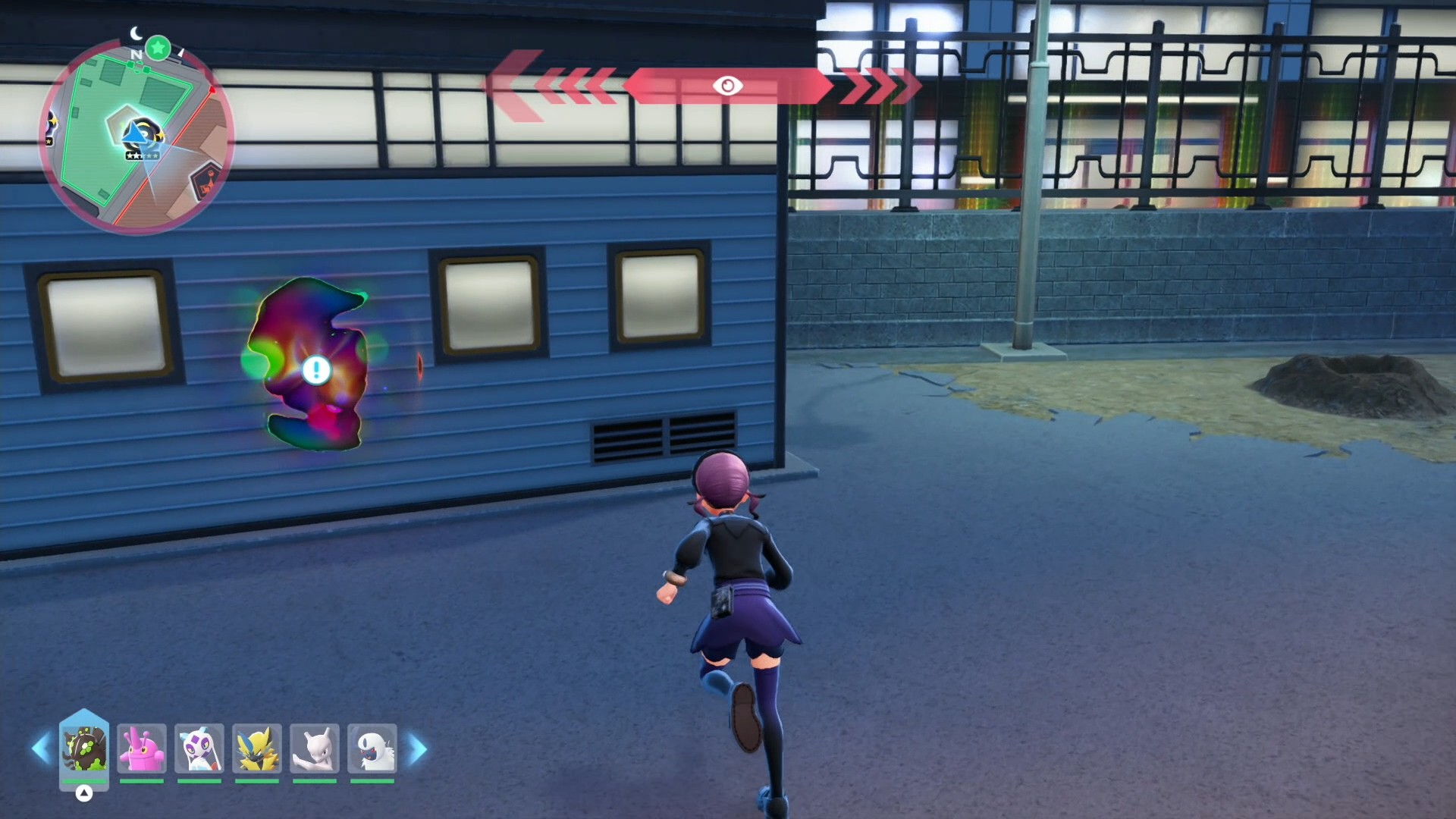The width and height of the screenshot is (1456, 819).
Task: Click the party bar's right arrow
Action: [417, 748]
